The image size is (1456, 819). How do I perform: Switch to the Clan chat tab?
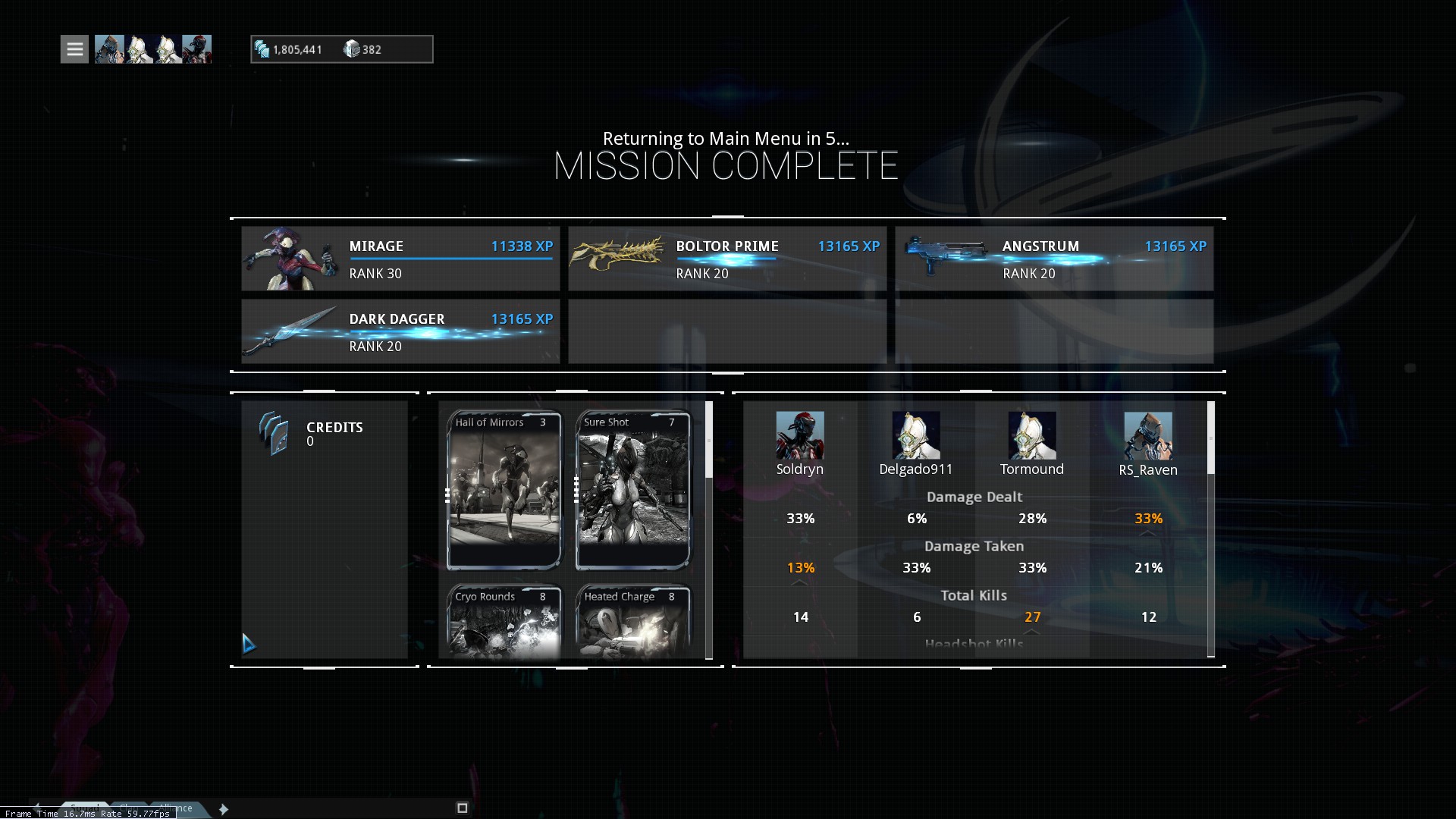130,808
